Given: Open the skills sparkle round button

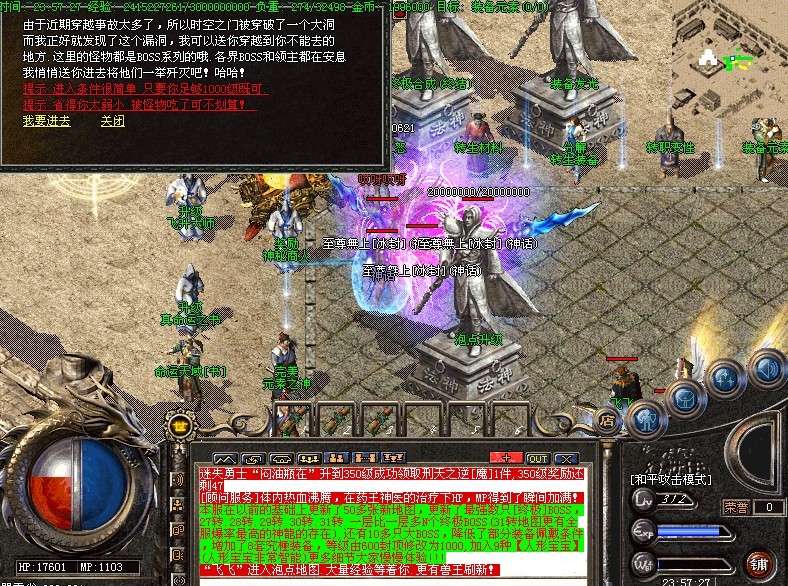Looking at the screenshot, I should point(724,381).
